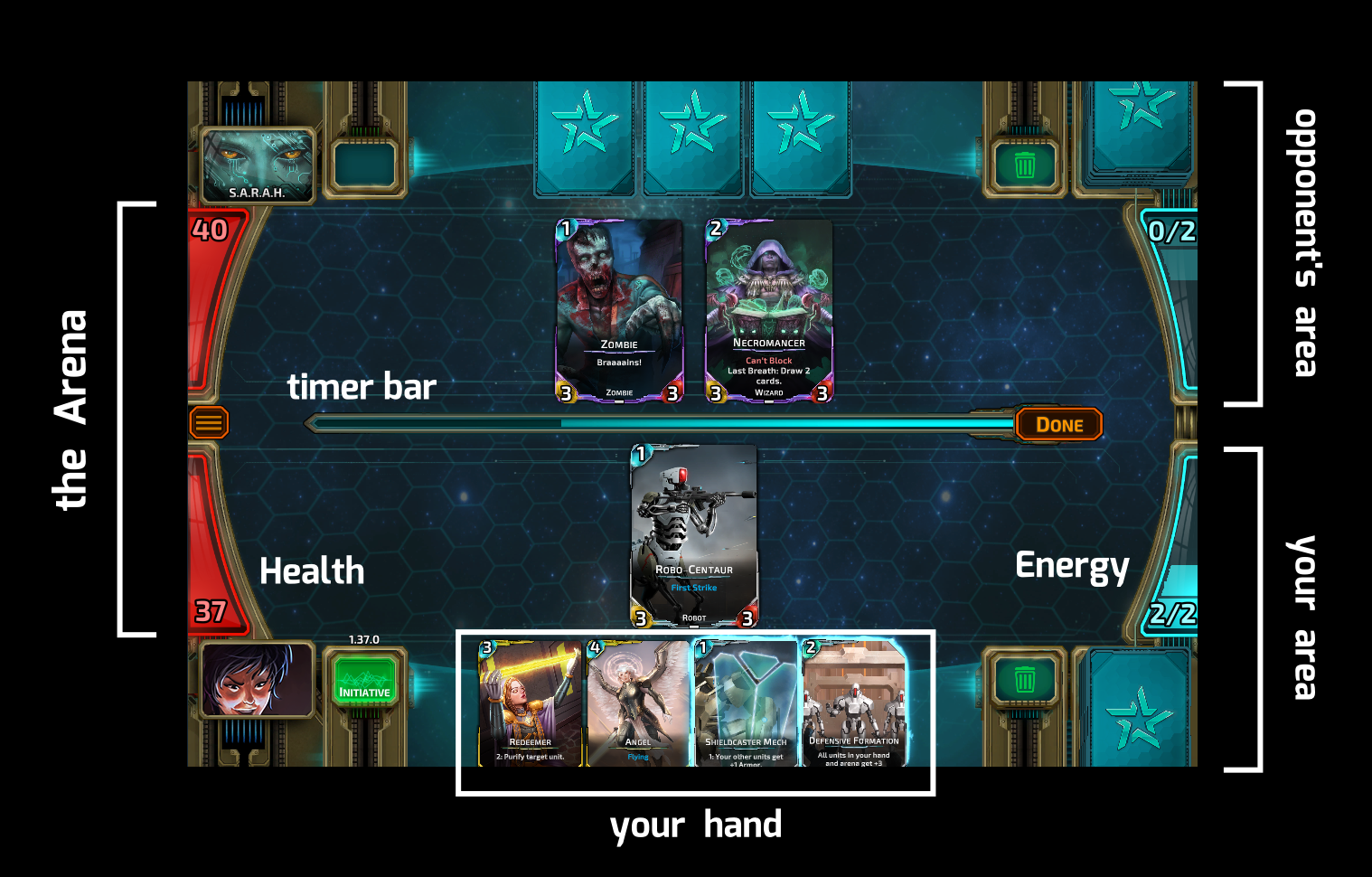
Task: Select the Redeemer card in hand
Action: (530, 703)
